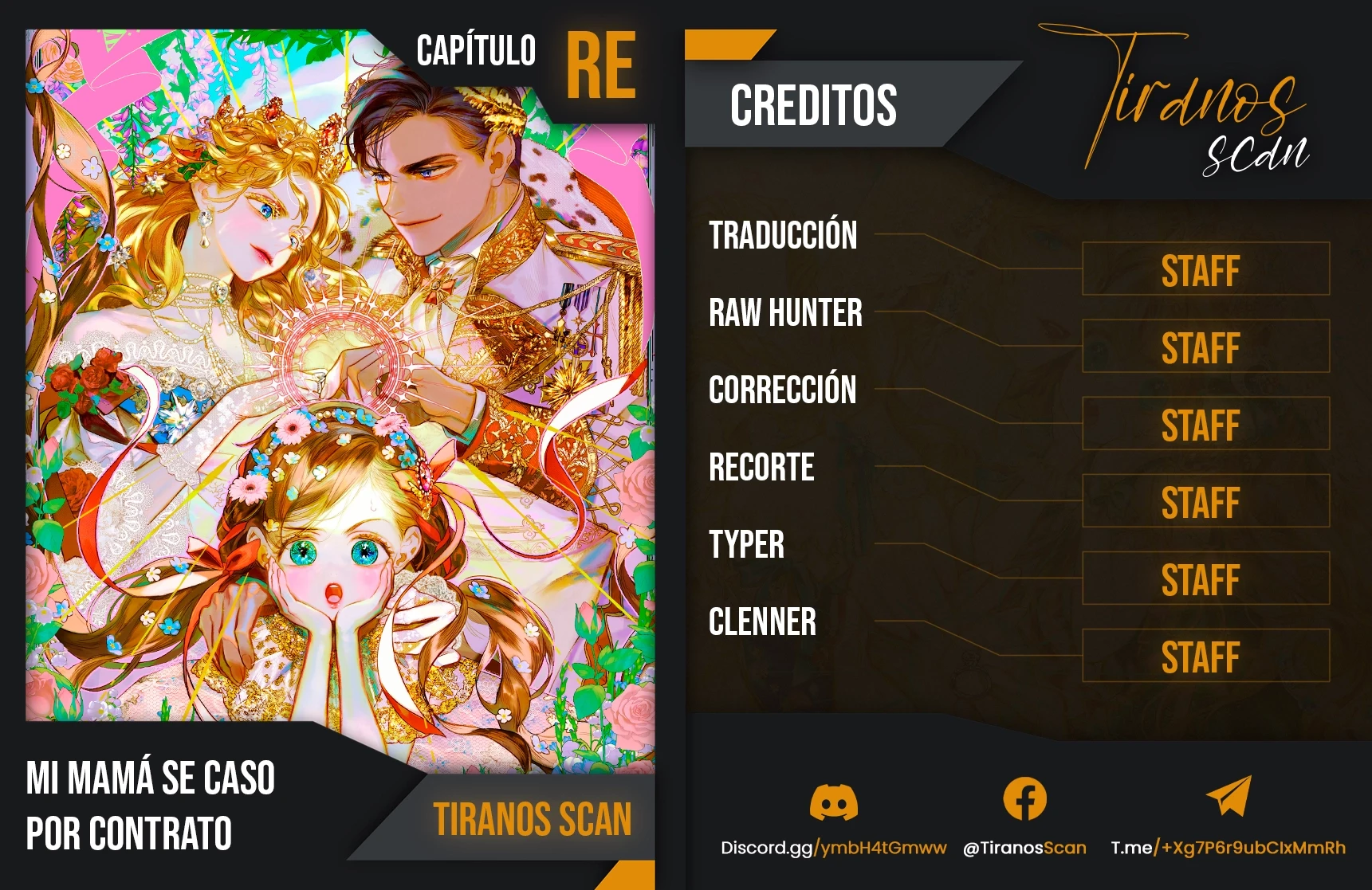This screenshot has height=890, width=1372.
Task: Follow the Discord.gg/ymbH4tGmww invite link
Action: [x=833, y=848]
